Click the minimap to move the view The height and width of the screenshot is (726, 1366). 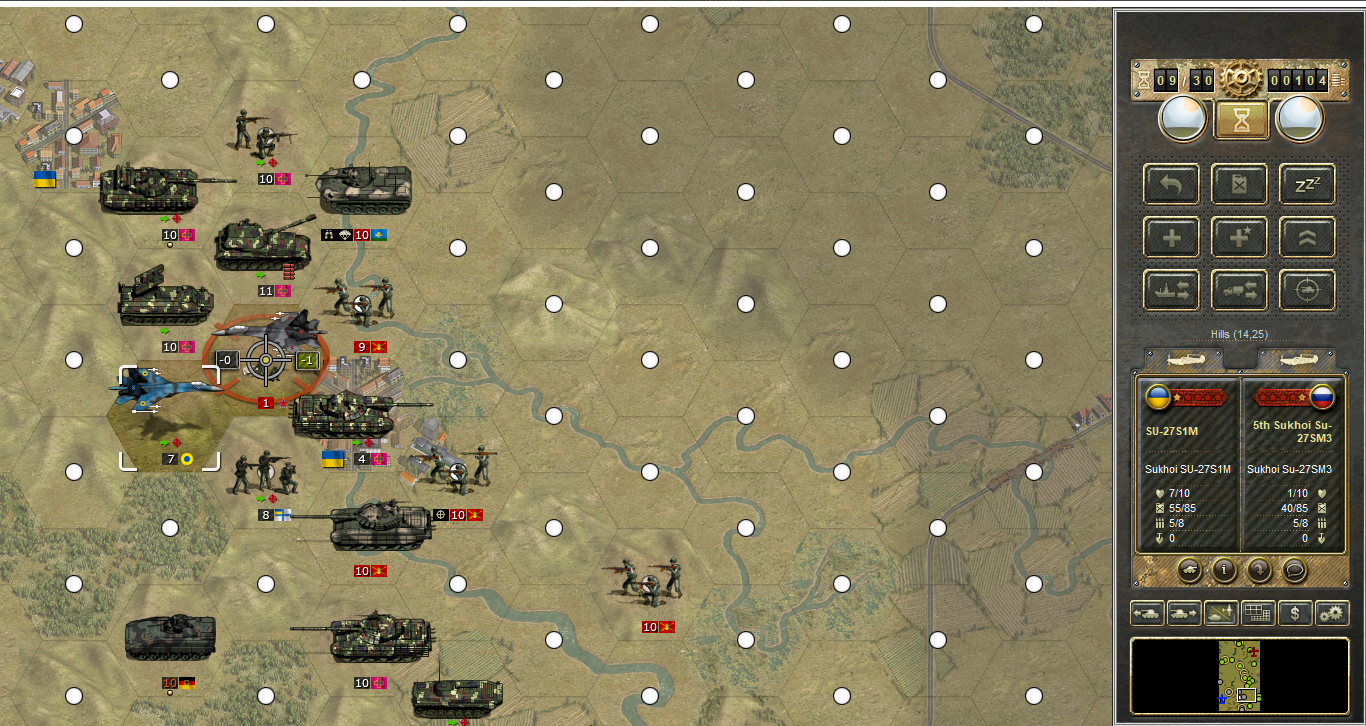pos(1239,675)
